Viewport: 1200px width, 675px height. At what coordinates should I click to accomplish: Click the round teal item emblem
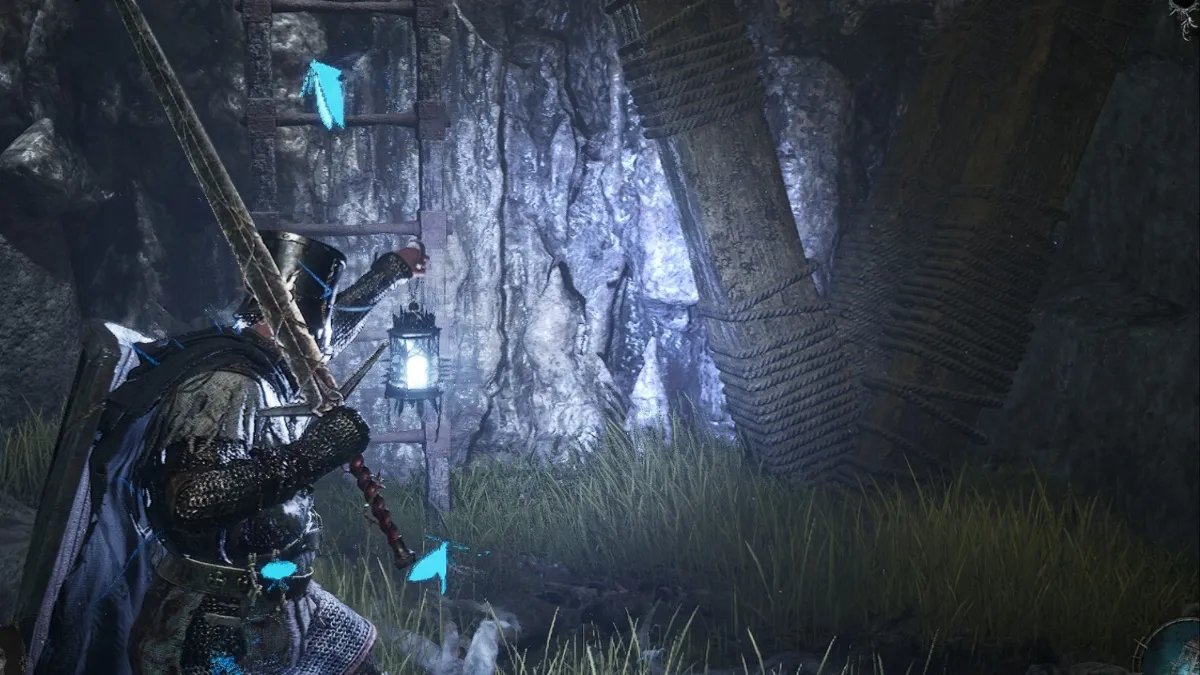(x=1176, y=648)
